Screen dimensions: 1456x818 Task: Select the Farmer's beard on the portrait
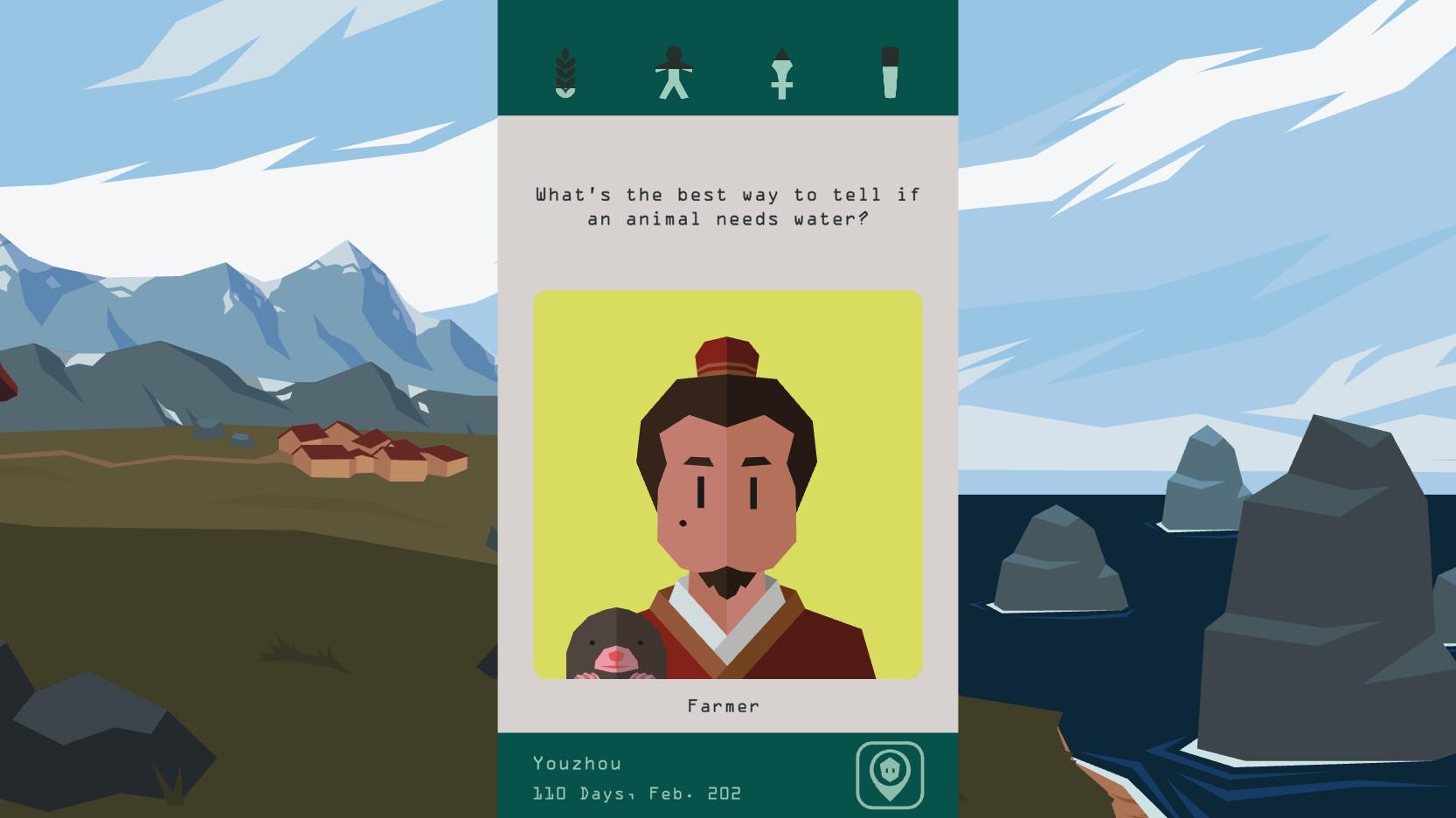(725, 581)
